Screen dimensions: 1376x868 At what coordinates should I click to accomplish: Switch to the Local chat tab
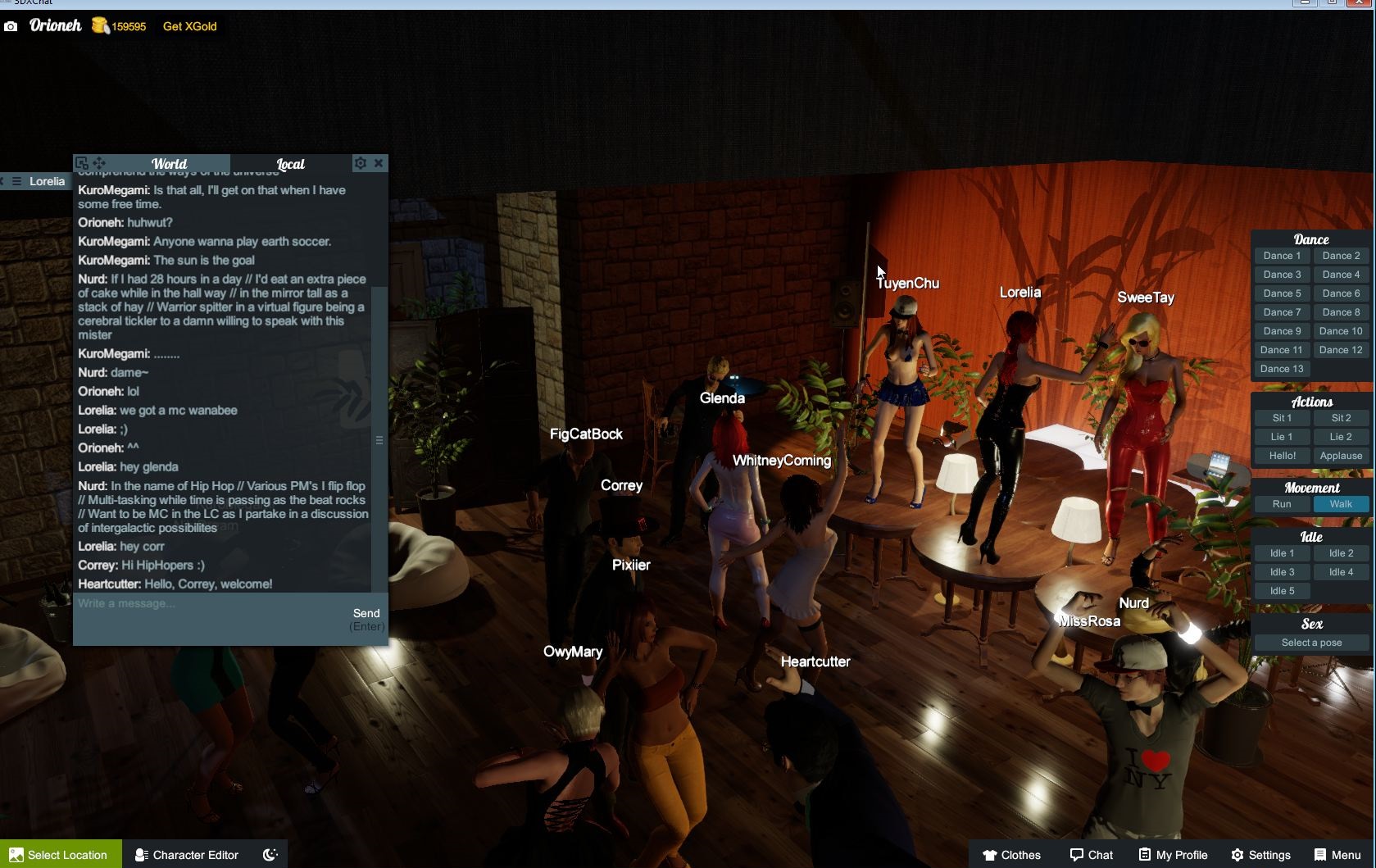coord(290,164)
